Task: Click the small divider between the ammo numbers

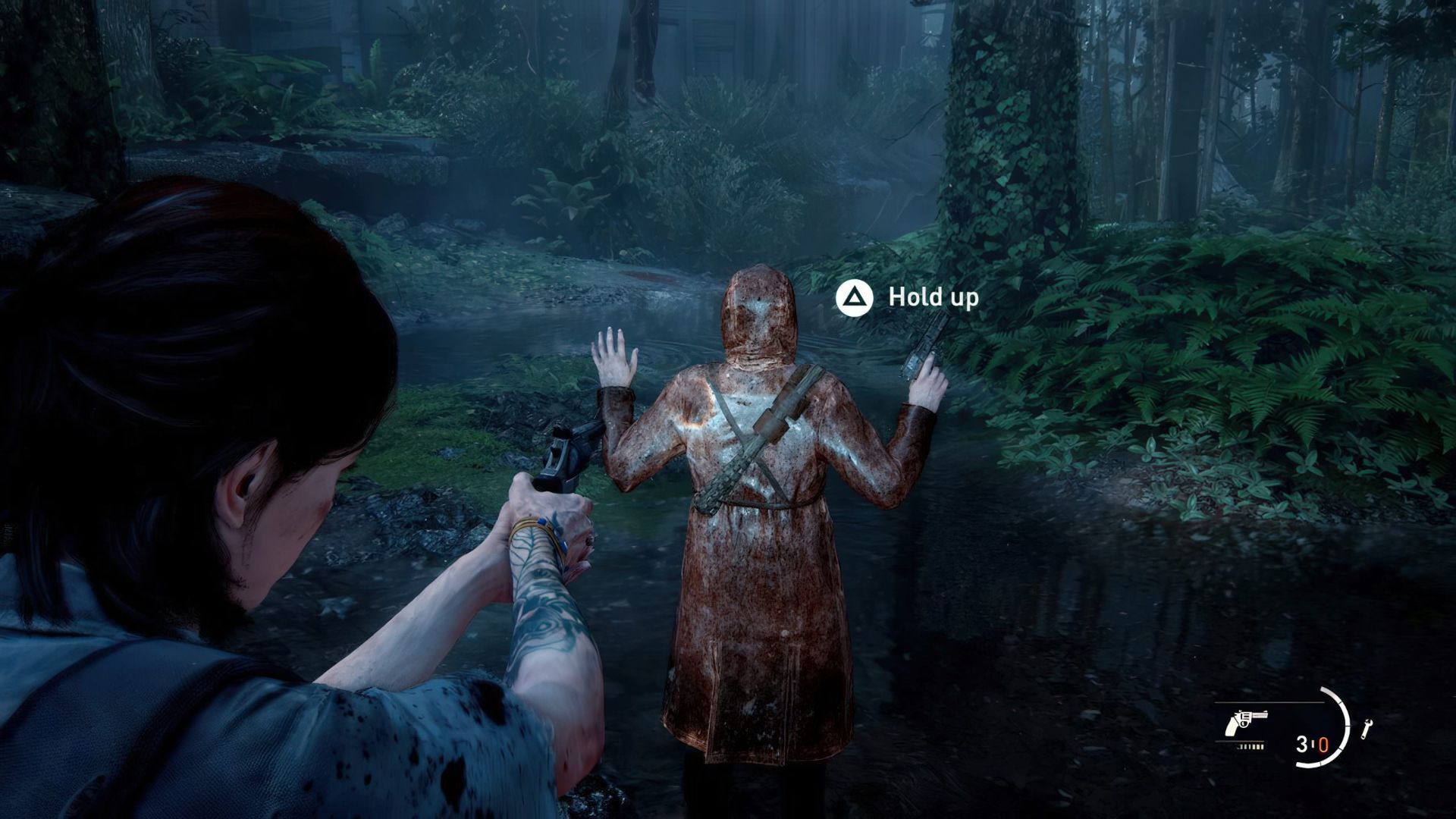Action: click(1313, 744)
